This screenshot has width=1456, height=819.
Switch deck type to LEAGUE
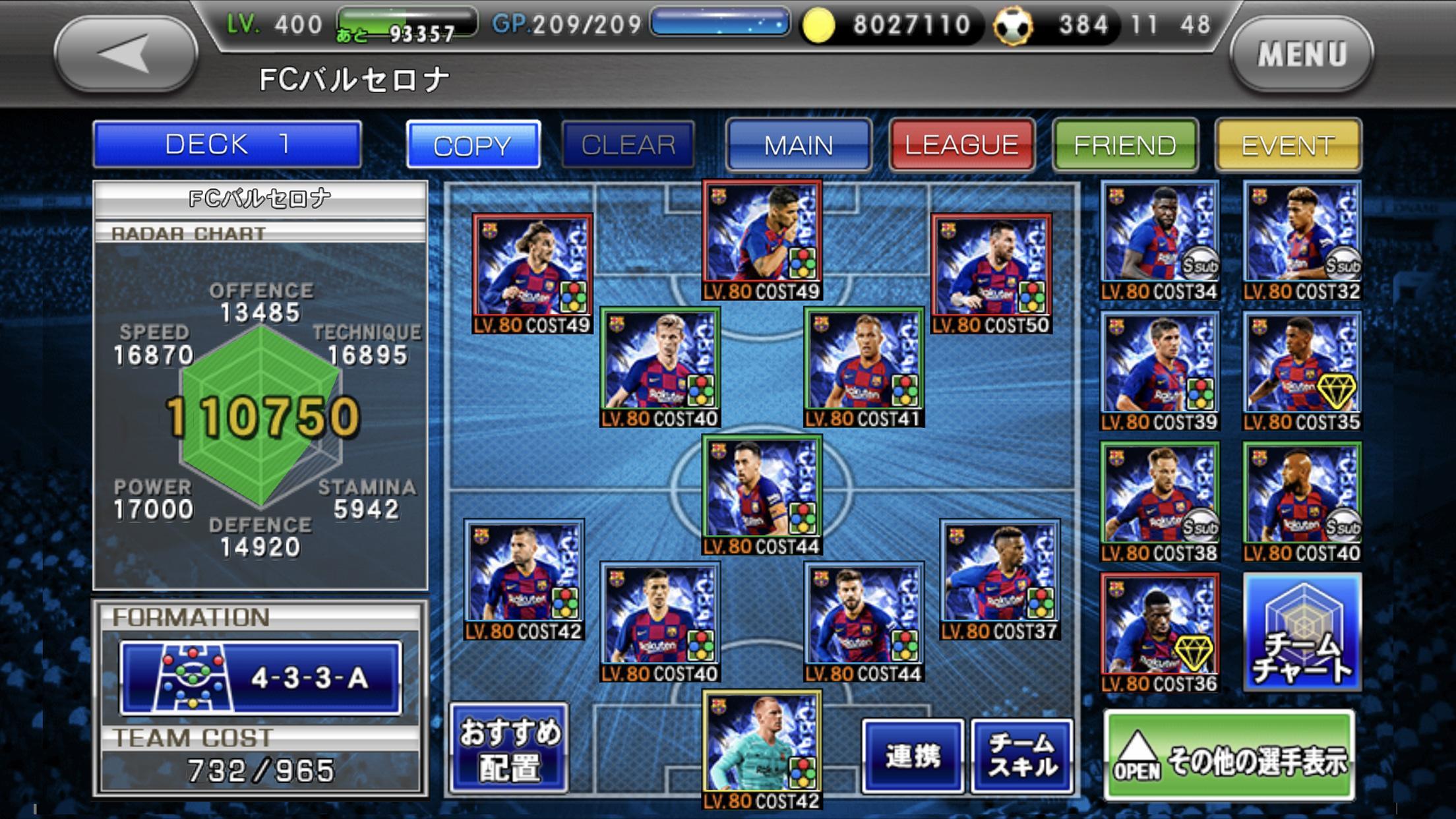pos(961,144)
